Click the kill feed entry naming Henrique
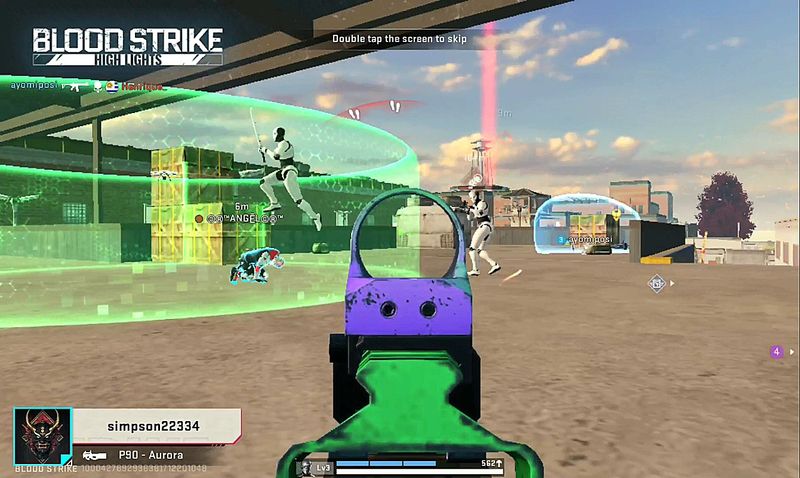Screen dimensions: 800x478 click(140, 87)
